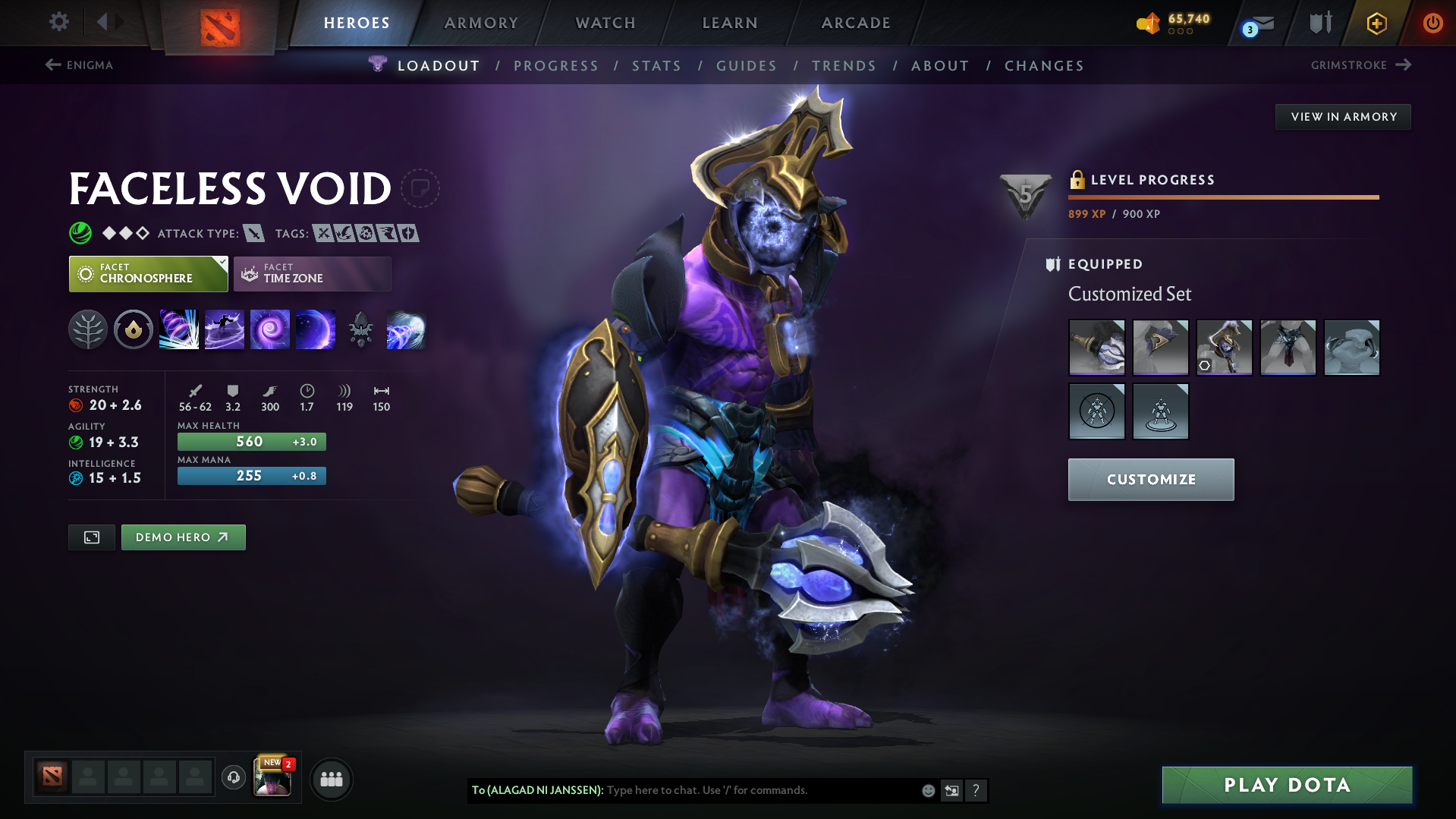Open the ARMORY menu

(x=481, y=23)
